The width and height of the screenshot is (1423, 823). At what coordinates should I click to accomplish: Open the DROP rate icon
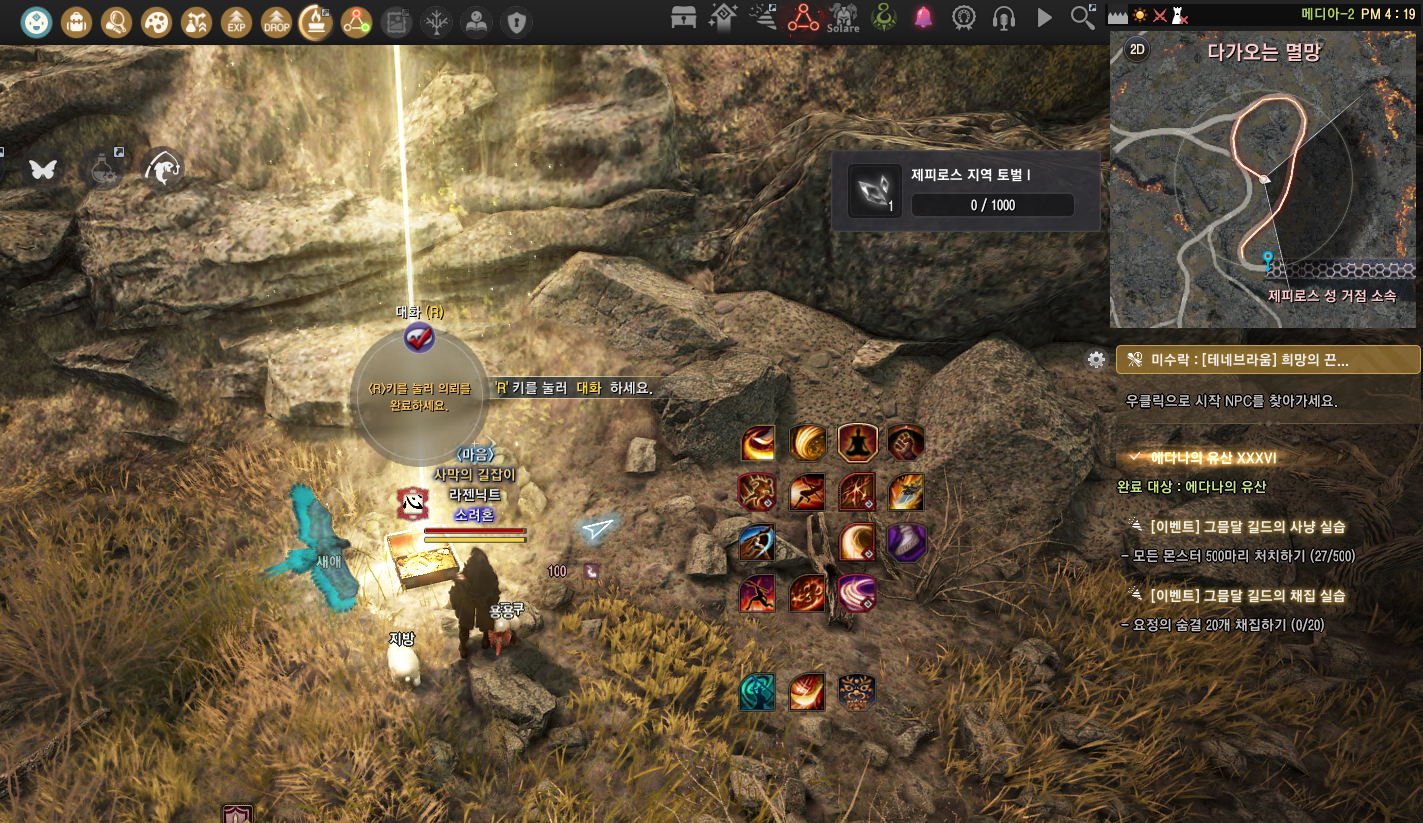276,20
